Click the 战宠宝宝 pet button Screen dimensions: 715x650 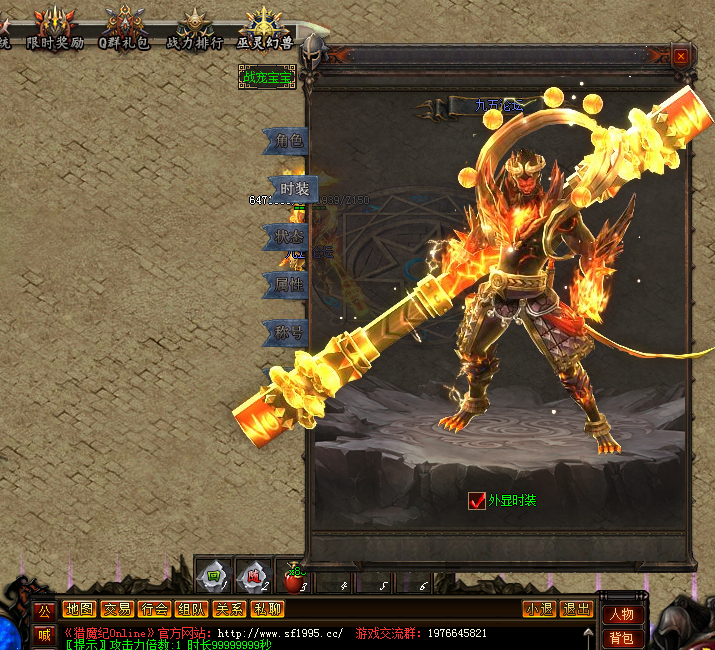tap(267, 76)
